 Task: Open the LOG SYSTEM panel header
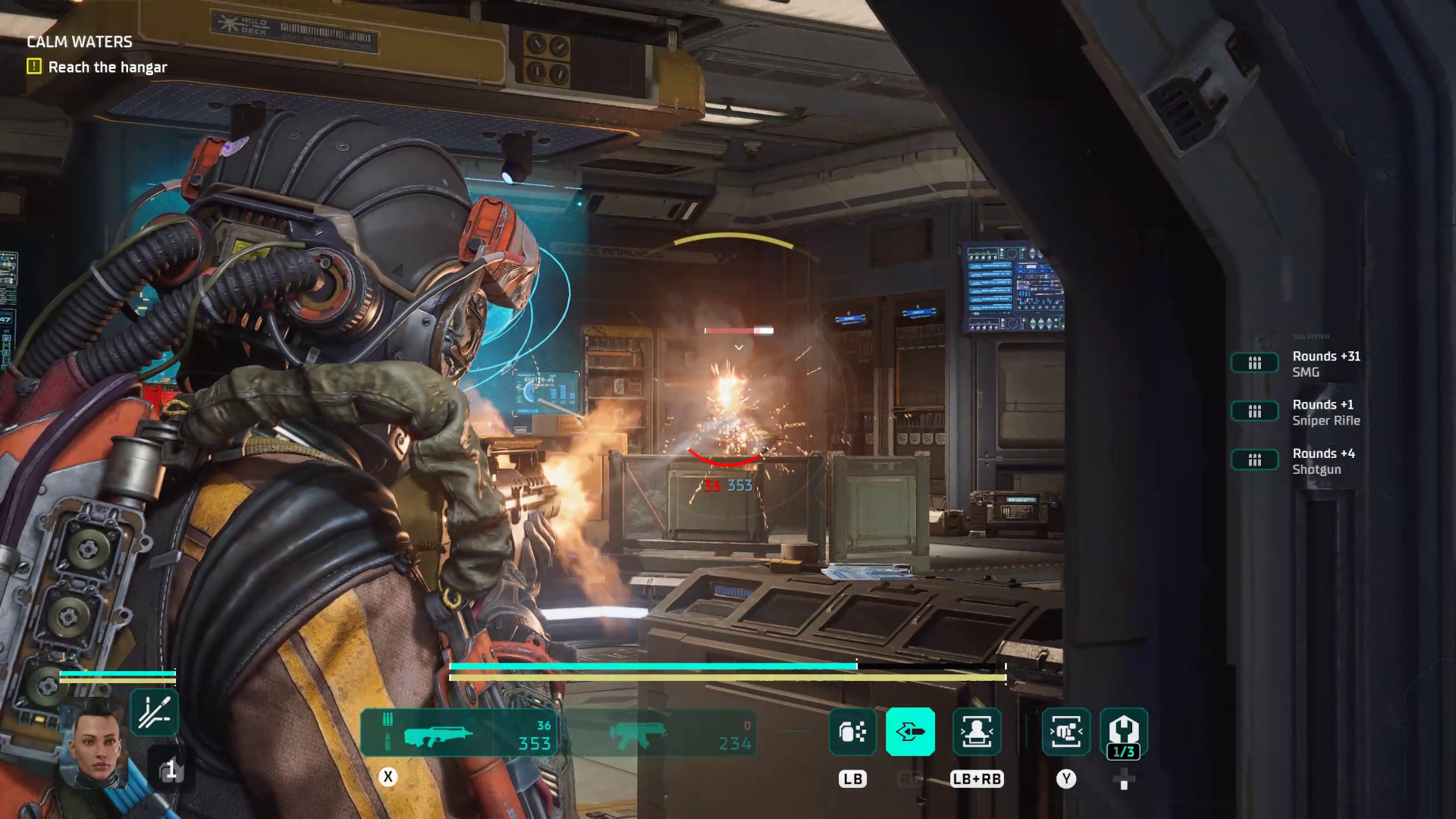(x=1310, y=336)
